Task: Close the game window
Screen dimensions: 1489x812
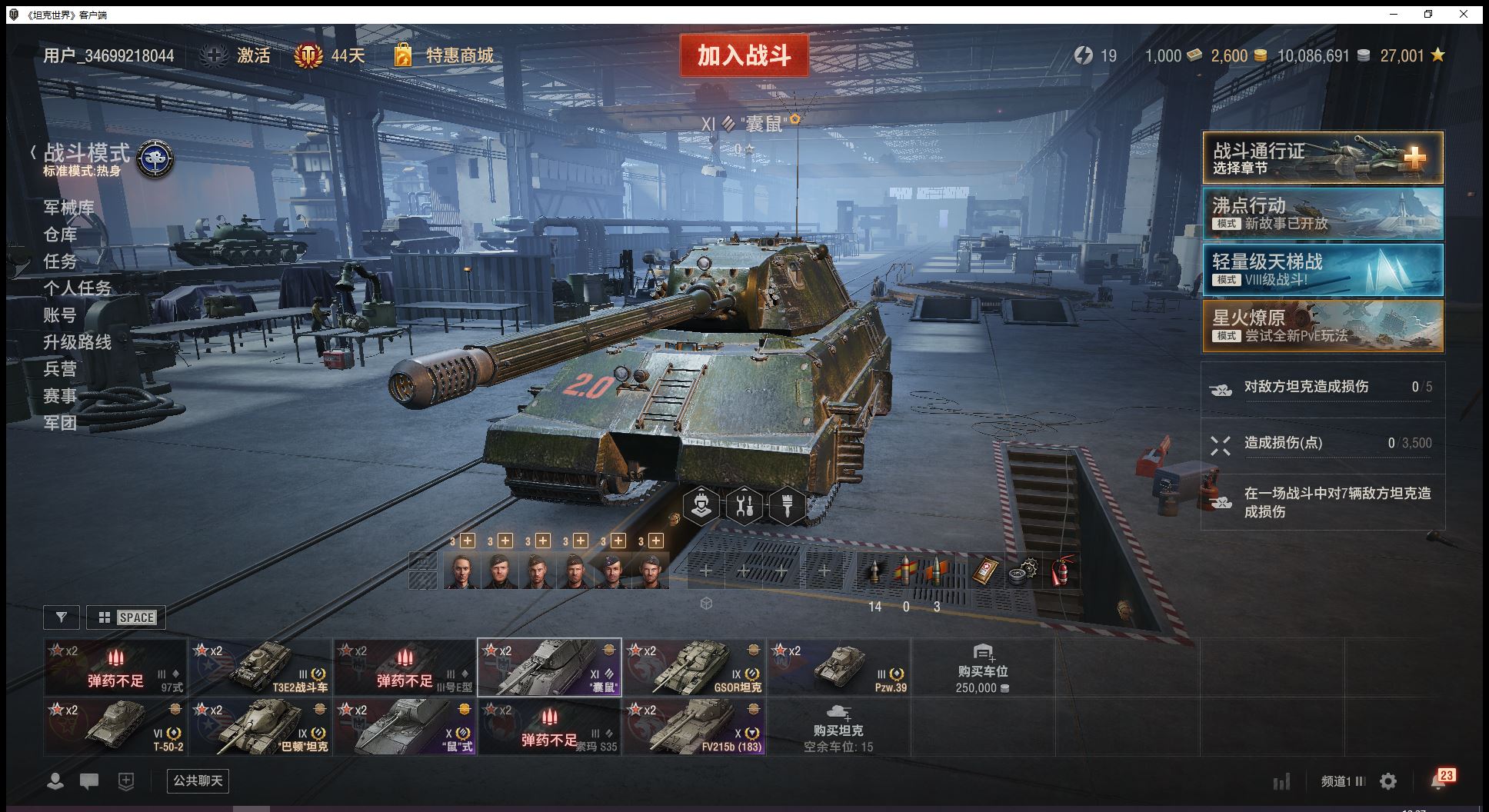Action: pyautogui.click(x=1464, y=14)
